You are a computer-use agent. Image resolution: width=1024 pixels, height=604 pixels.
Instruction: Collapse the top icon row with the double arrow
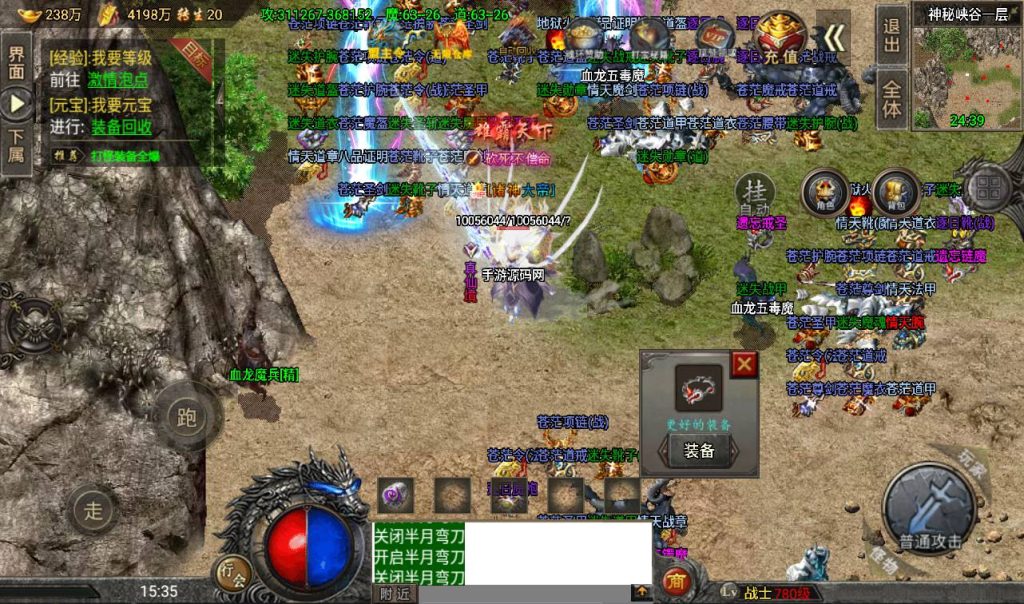pos(834,38)
